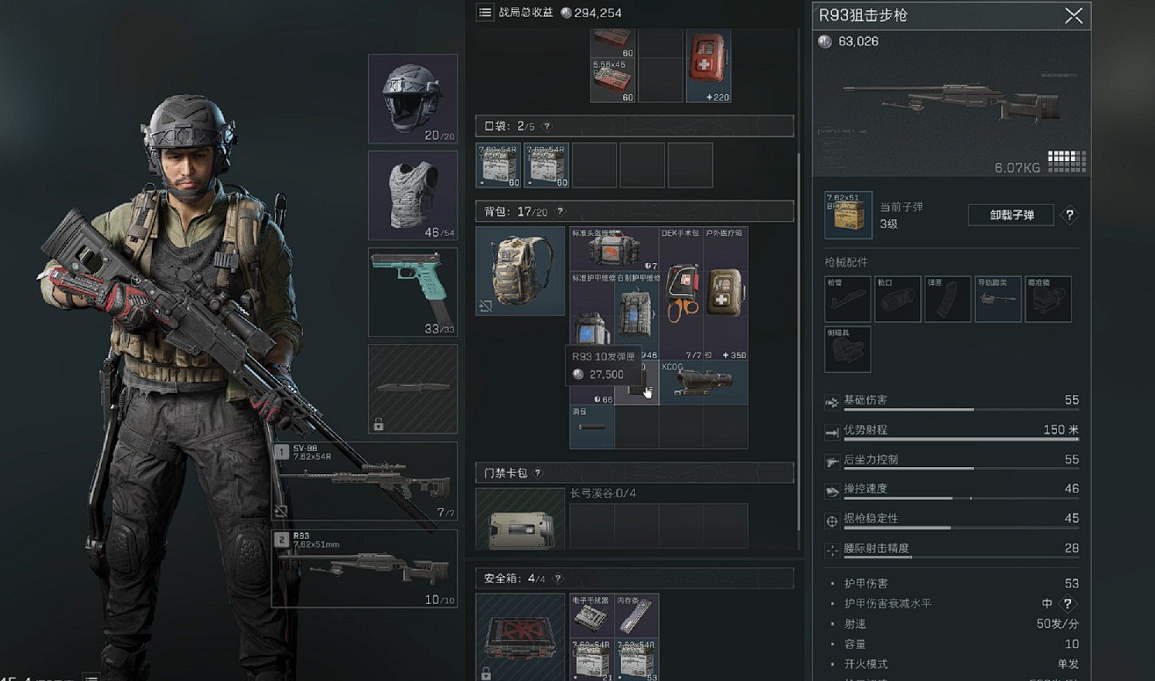The image size is (1155, 681).
Task: Choose the 枪口 muzzle attachment slot
Action: click(897, 299)
